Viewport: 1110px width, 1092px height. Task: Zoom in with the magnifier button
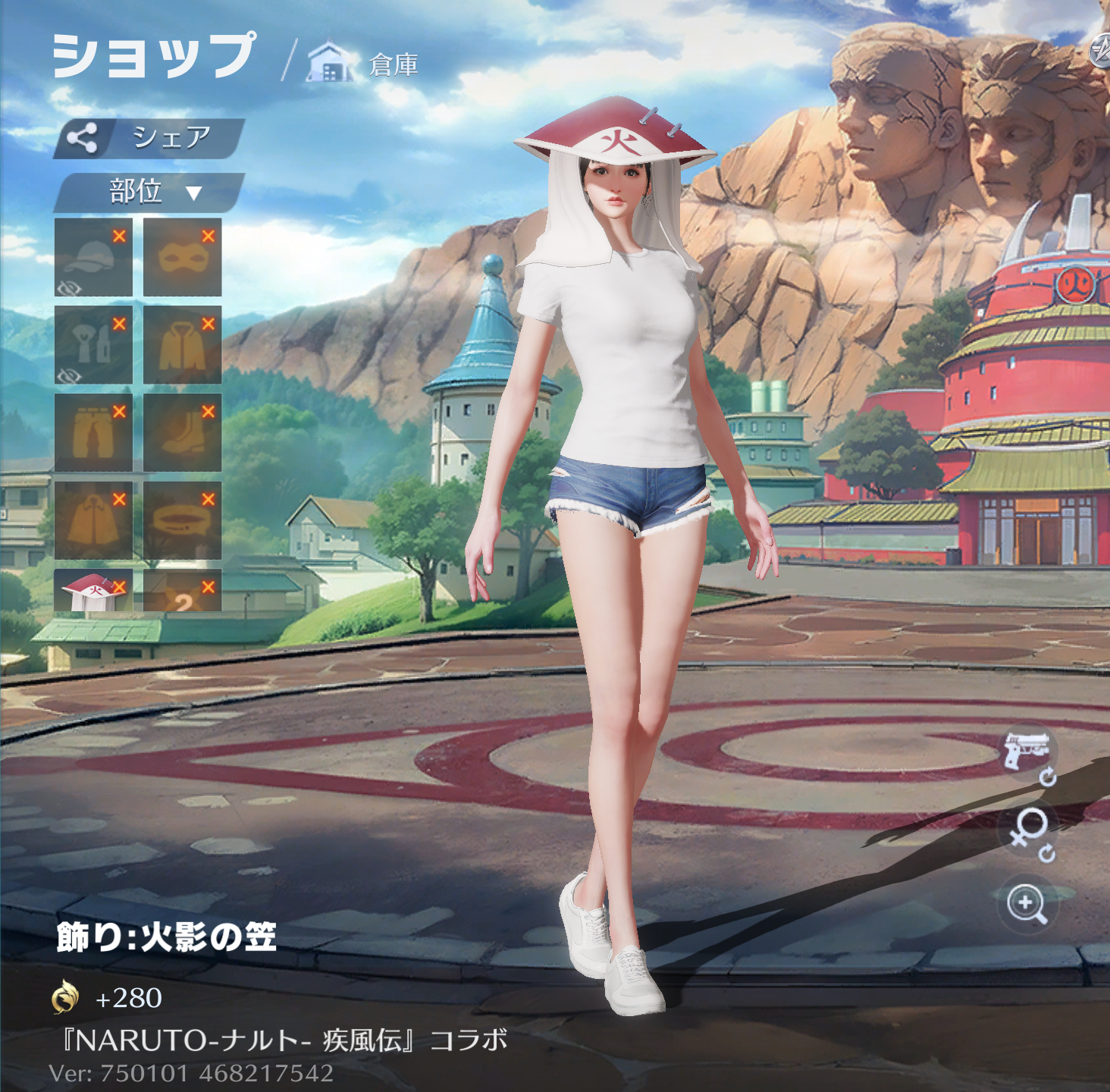1027,904
